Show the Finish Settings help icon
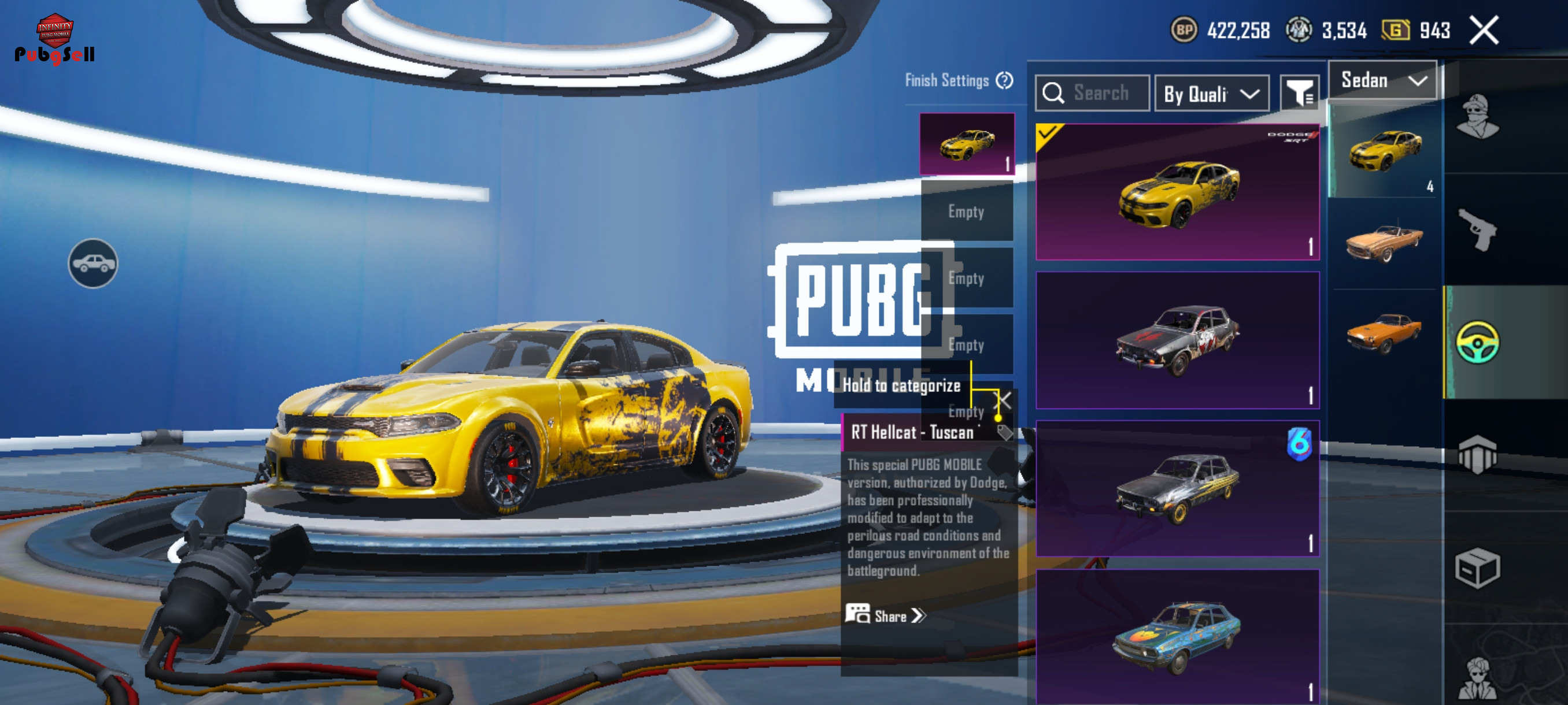Screen dimensions: 1568x705 1004,80
